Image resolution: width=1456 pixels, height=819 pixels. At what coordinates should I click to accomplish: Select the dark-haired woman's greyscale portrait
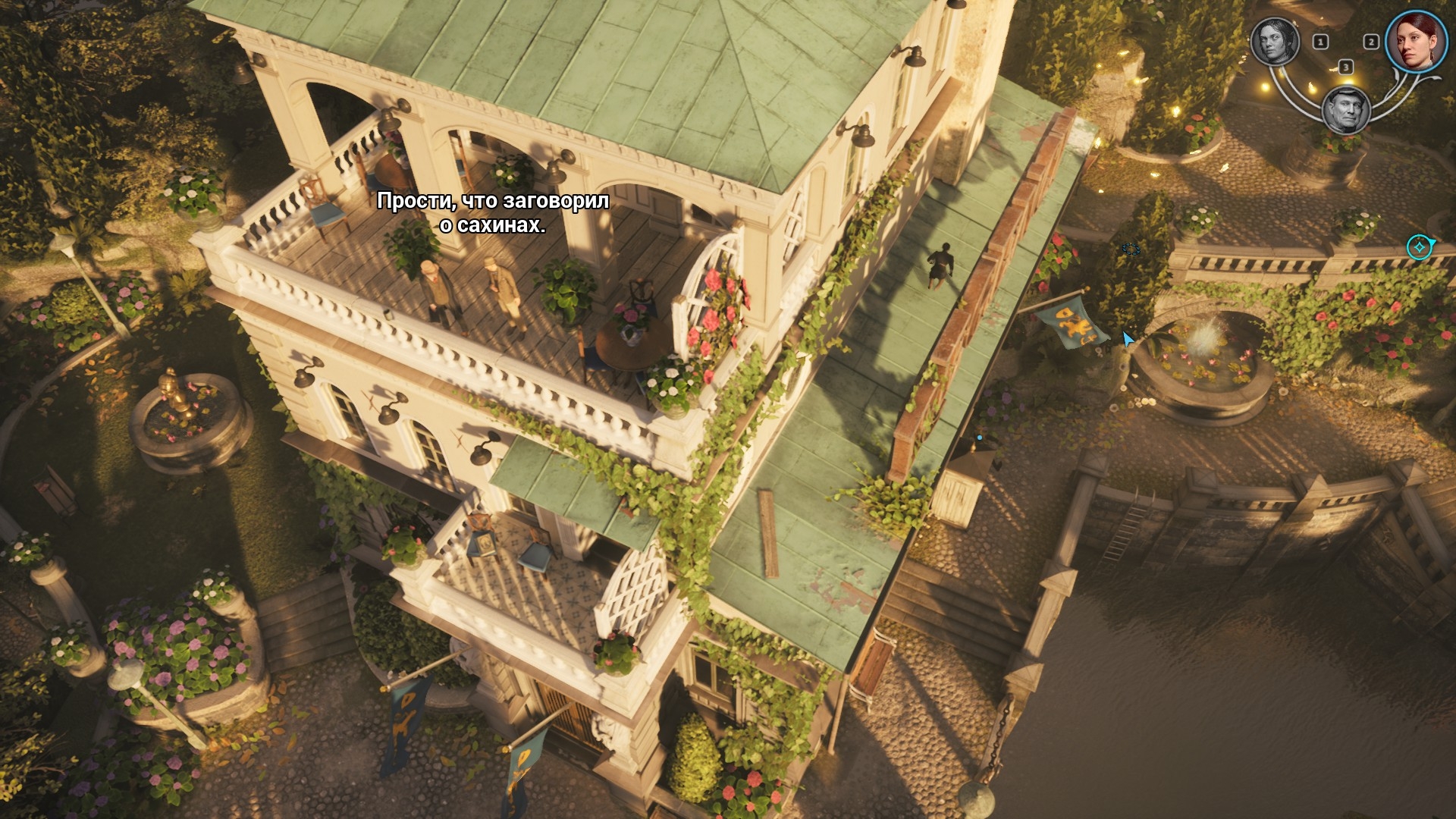pyautogui.click(x=1275, y=41)
